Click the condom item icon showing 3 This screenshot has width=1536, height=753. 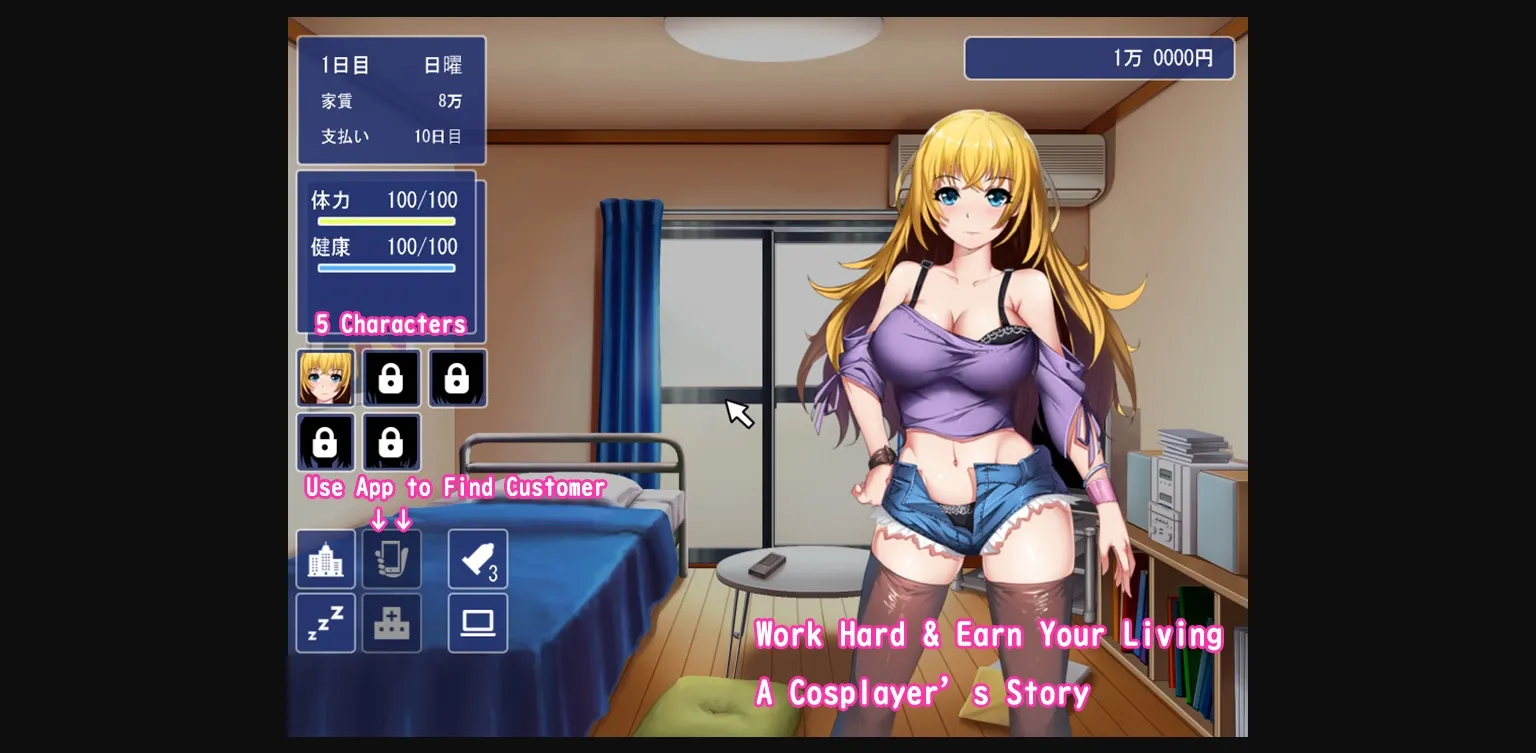click(x=477, y=558)
